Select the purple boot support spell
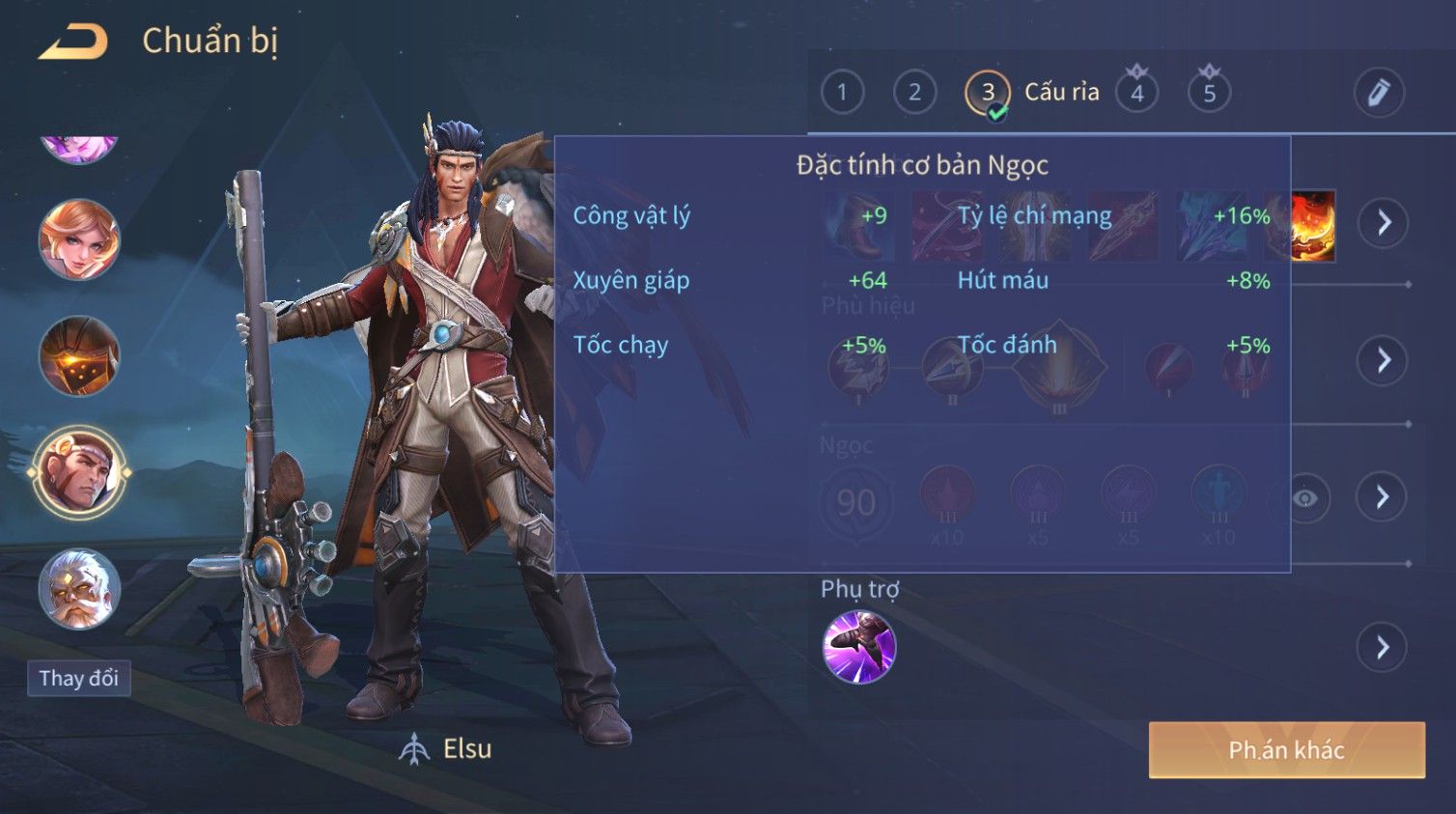The image size is (1456, 814). click(859, 647)
